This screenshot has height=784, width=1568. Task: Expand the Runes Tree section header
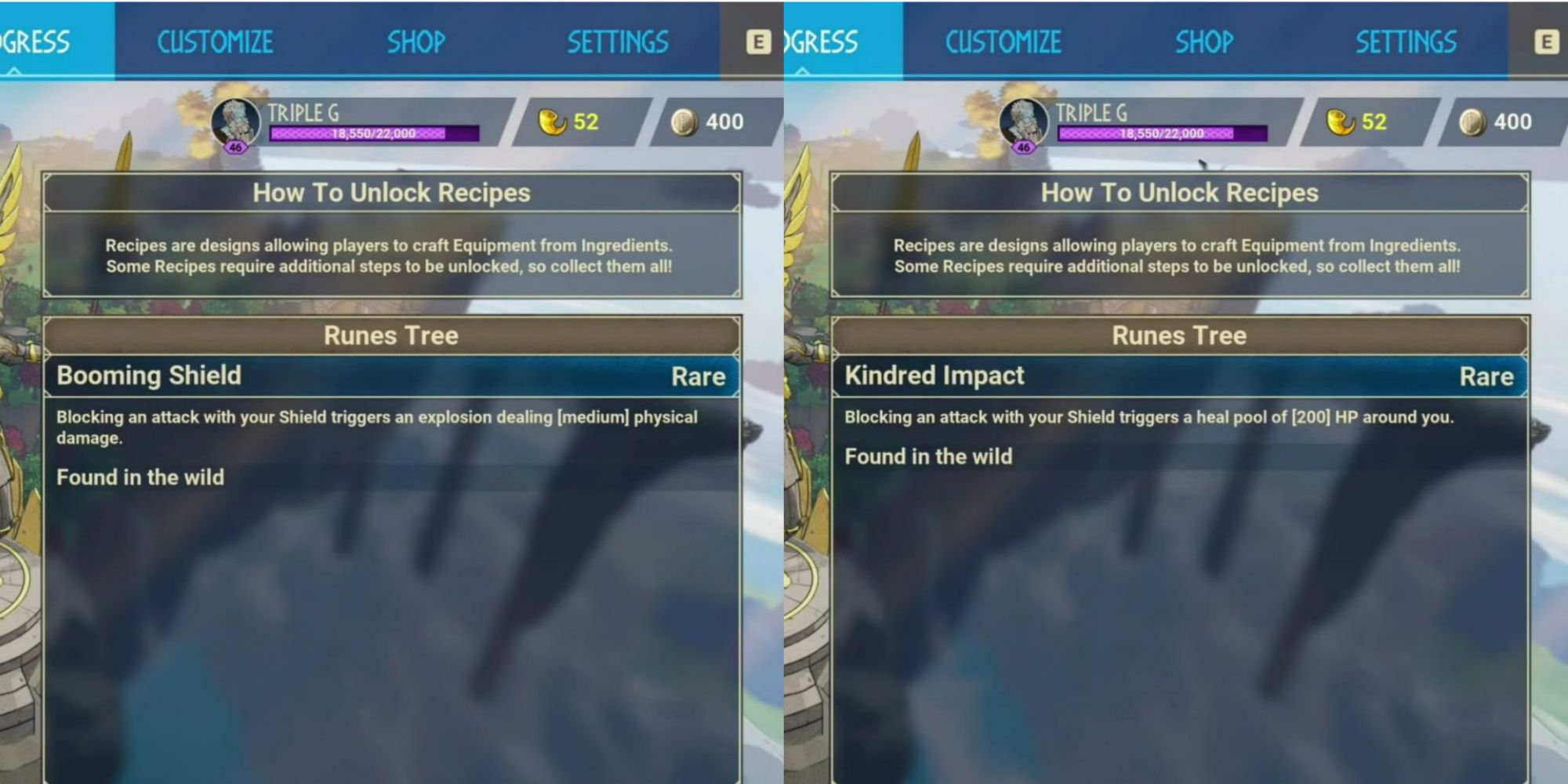click(391, 336)
